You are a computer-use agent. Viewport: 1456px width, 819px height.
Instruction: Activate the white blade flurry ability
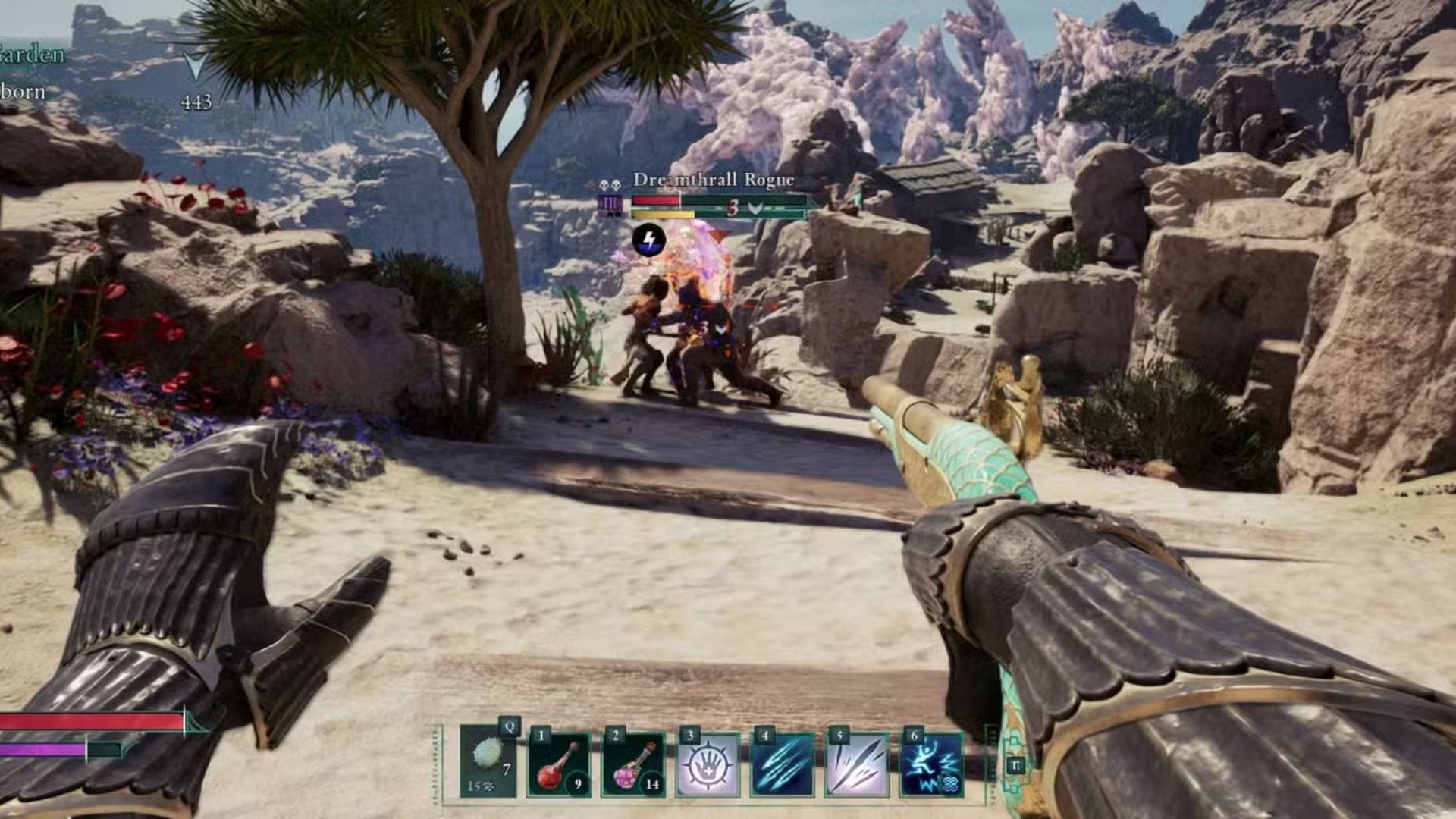pyautogui.click(x=857, y=764)
